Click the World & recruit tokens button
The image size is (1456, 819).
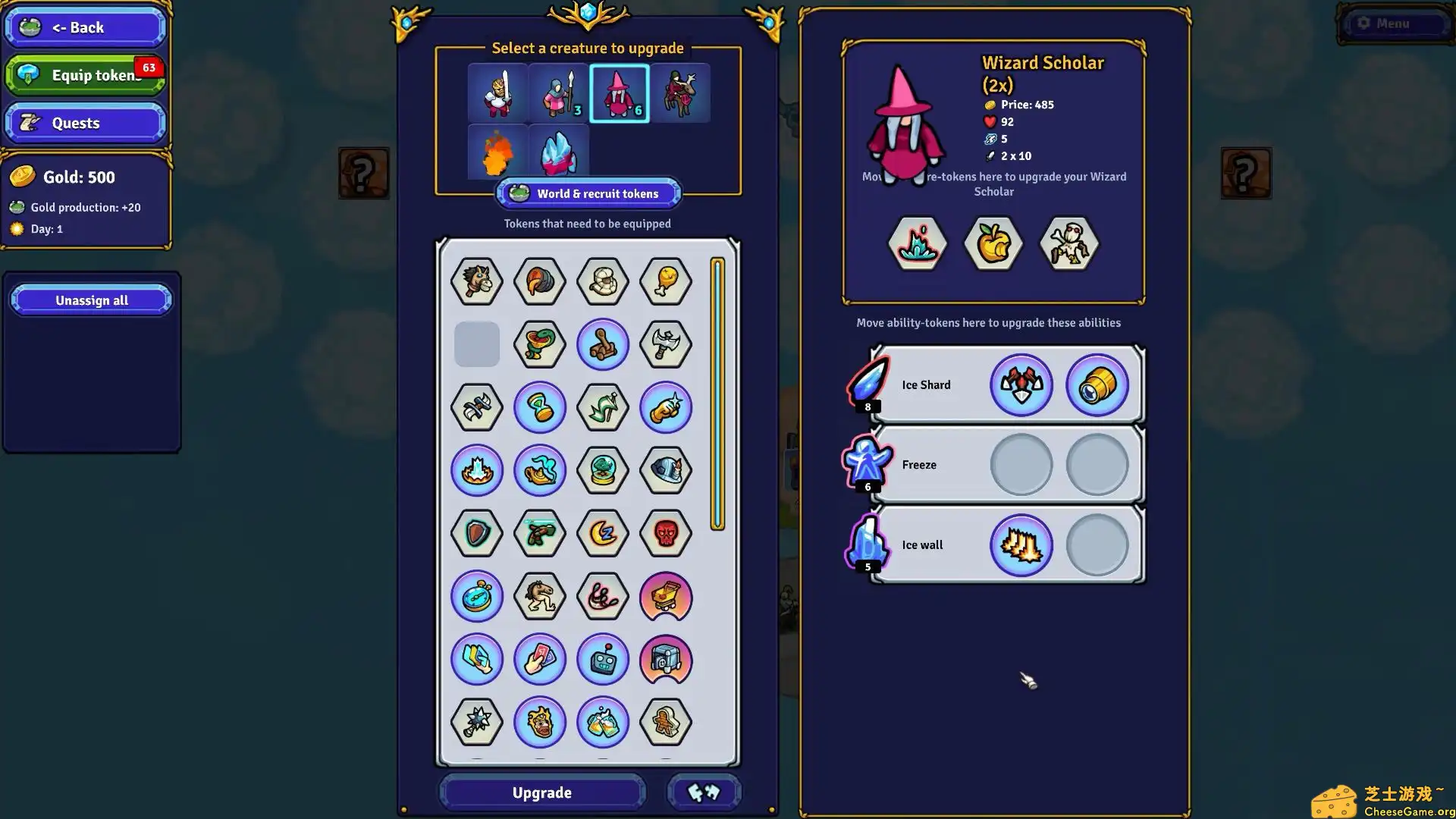(x=588, y=193)
